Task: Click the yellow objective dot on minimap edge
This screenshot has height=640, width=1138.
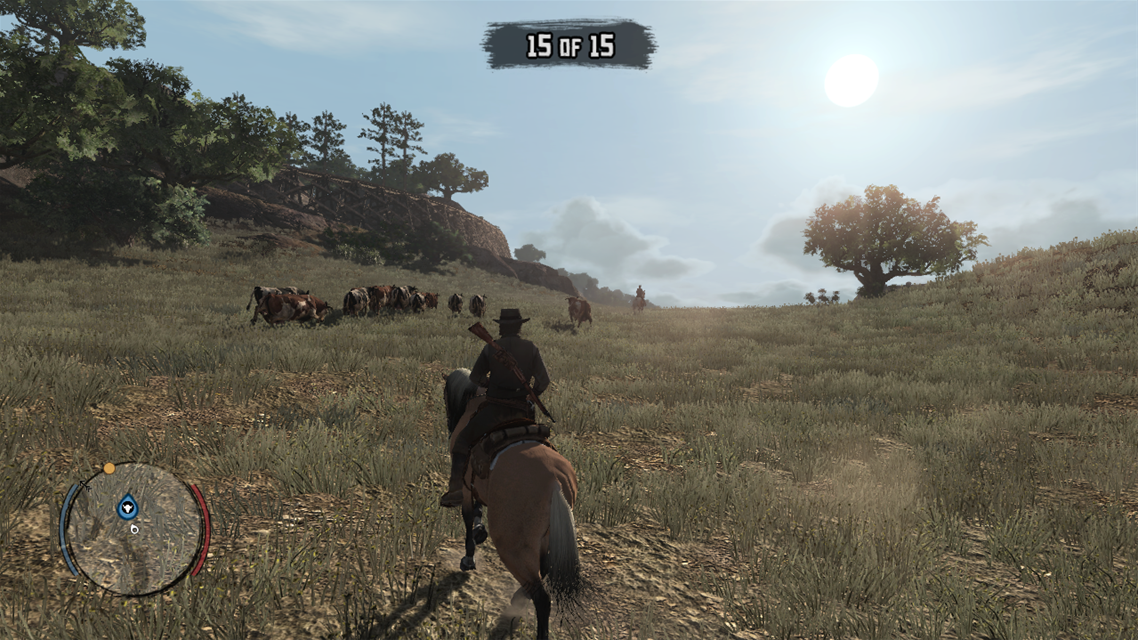Action: pyautogui.click(x=108, y=467)
